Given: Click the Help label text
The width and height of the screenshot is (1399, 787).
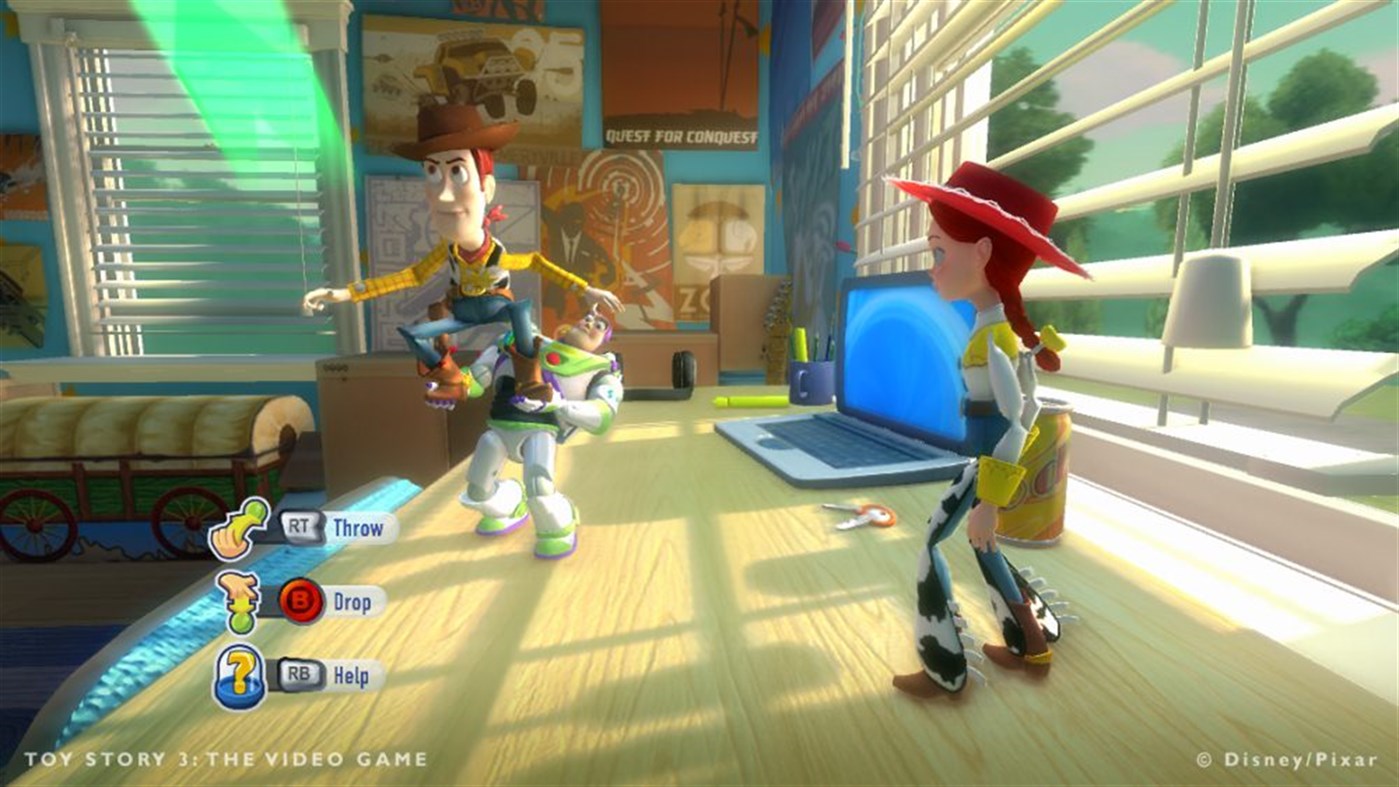Looking at the screenshot, I should (x=354, y=677).
